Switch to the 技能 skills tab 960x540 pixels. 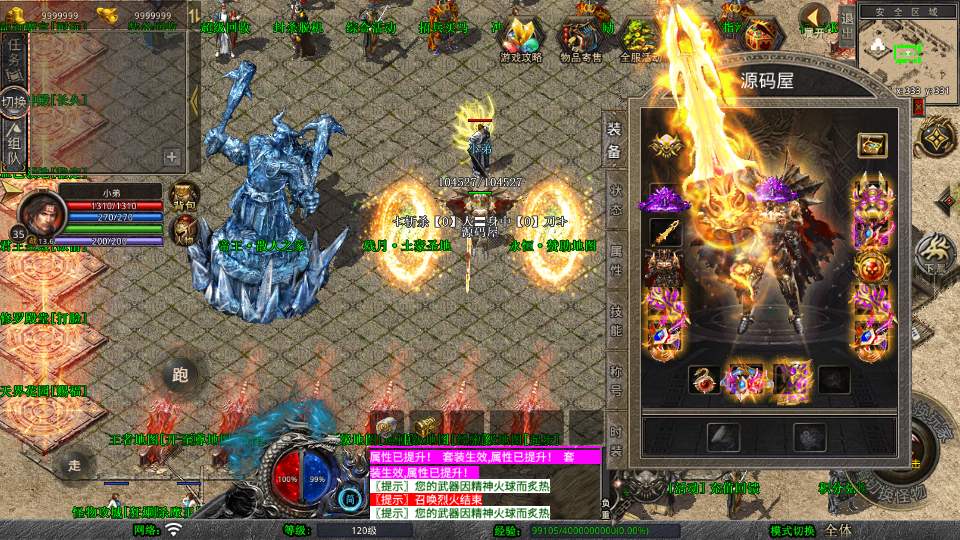click(x=616, y=318)
